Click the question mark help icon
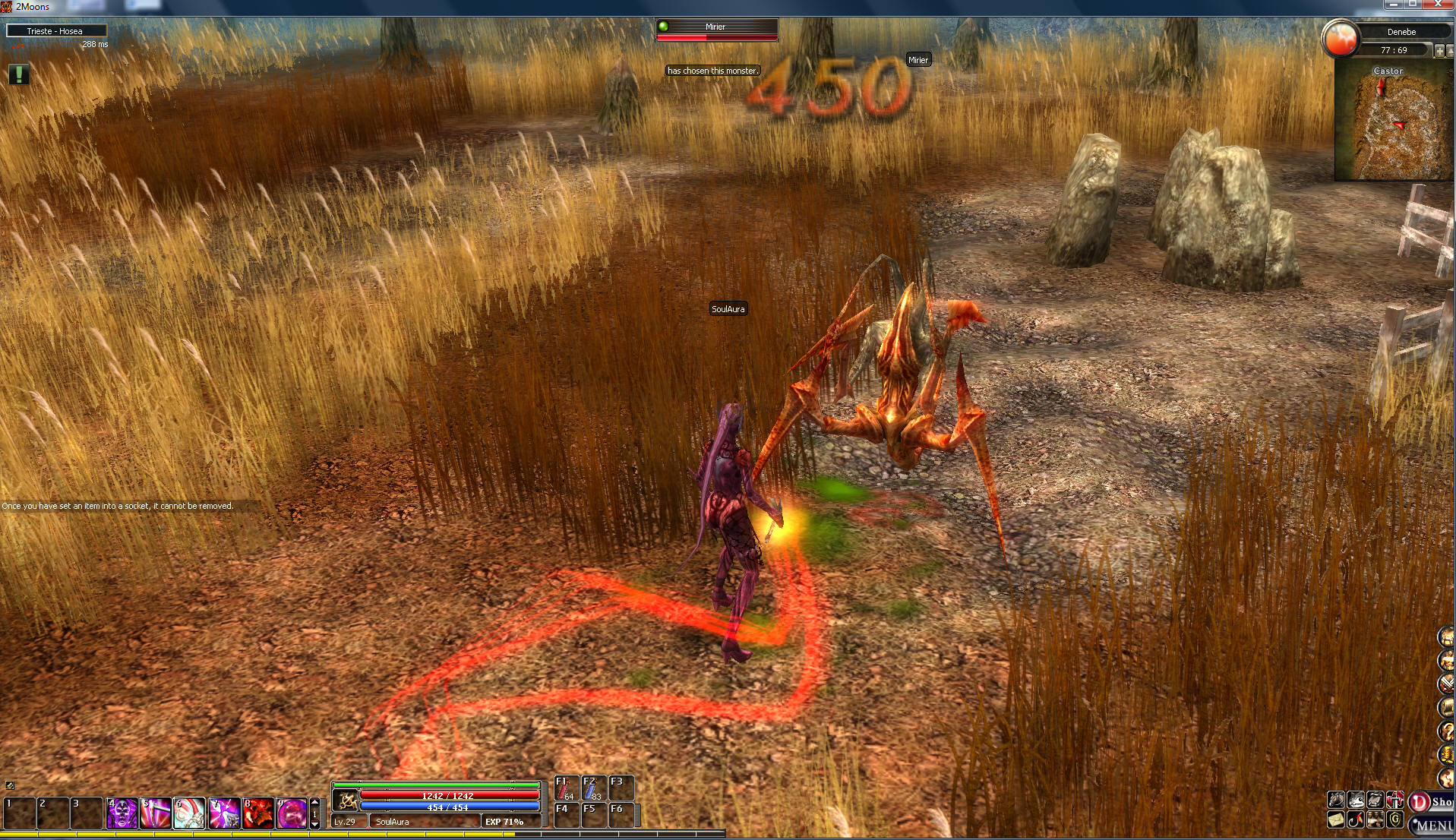 pos(1446,731)
